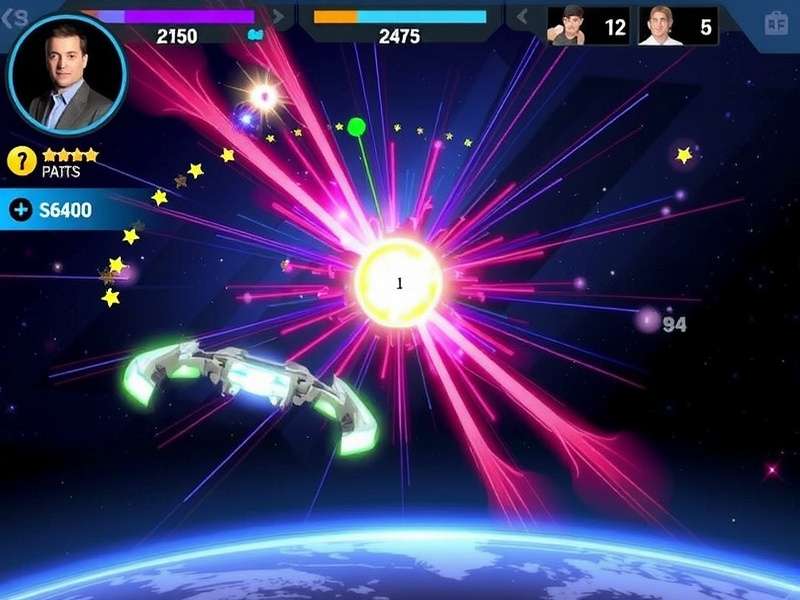
Task: Click the left arrow before the player avatars
Action: [521, 17]
